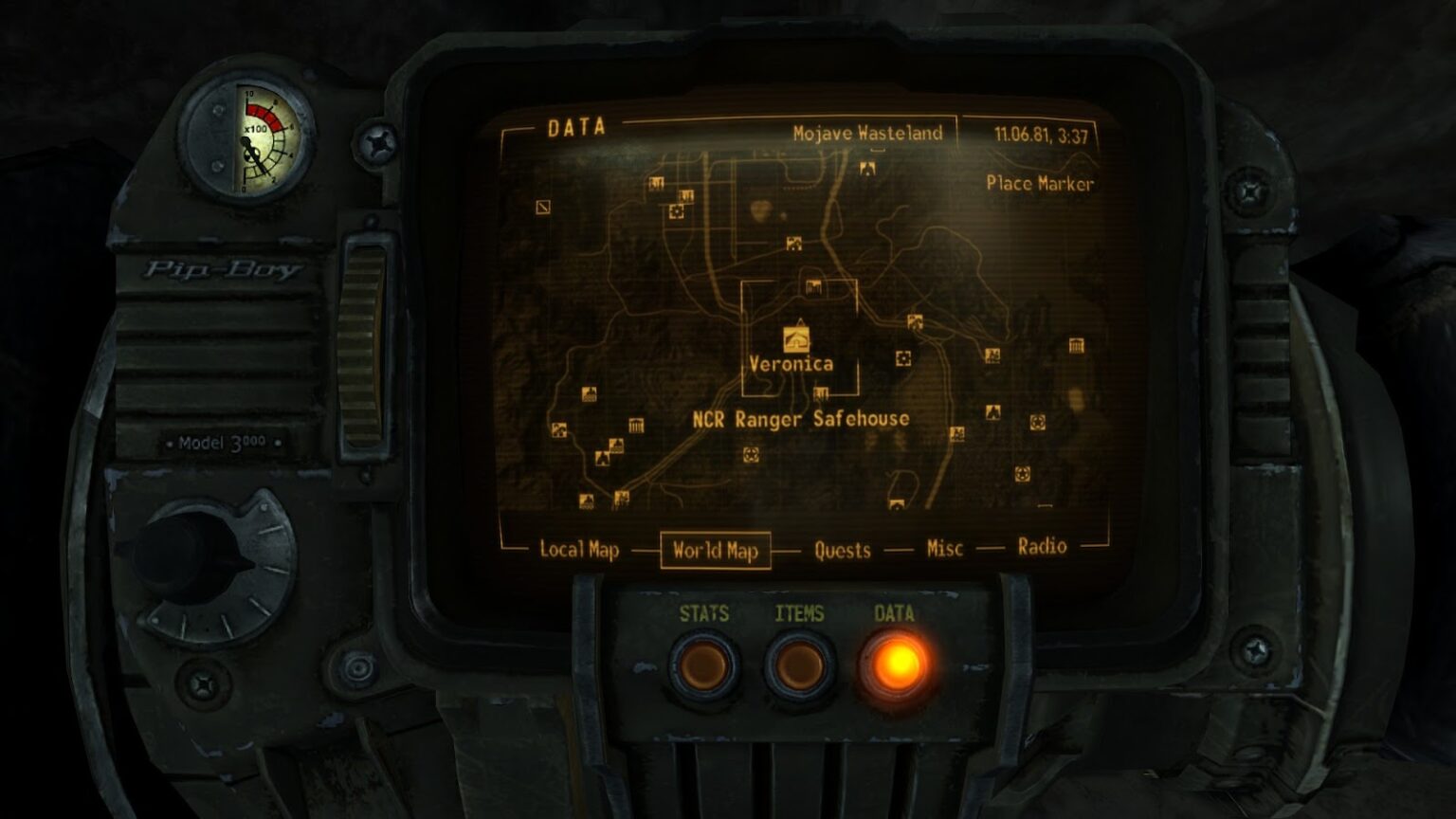The image size is (1456, 819).
Task: Click the Veronica companion marker on the map
Action: click(x=794, y=337)
